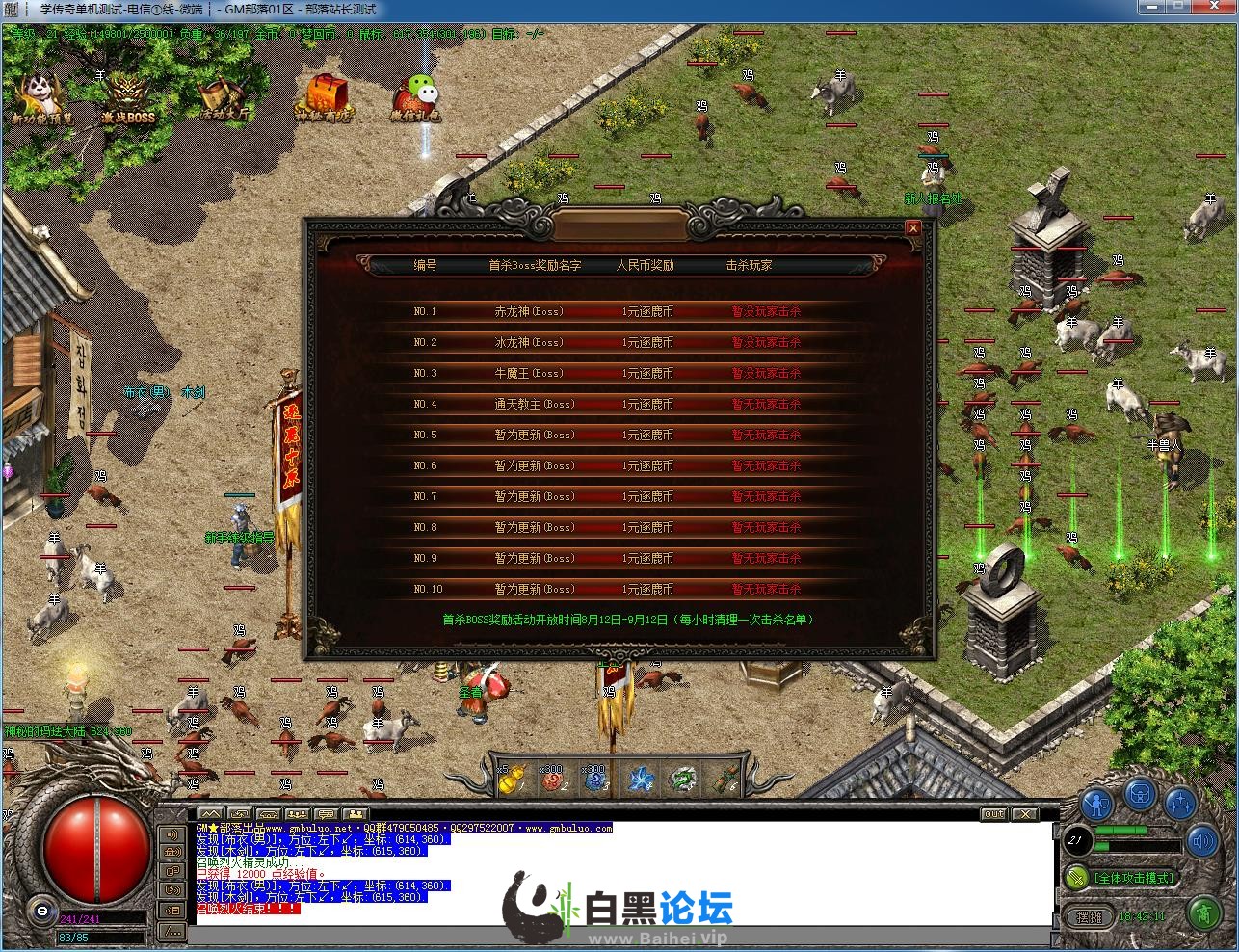The image size is (1239, 952).
Task: Use the blue crystal shard hotbar slot
Action: (x=641, y=780)
